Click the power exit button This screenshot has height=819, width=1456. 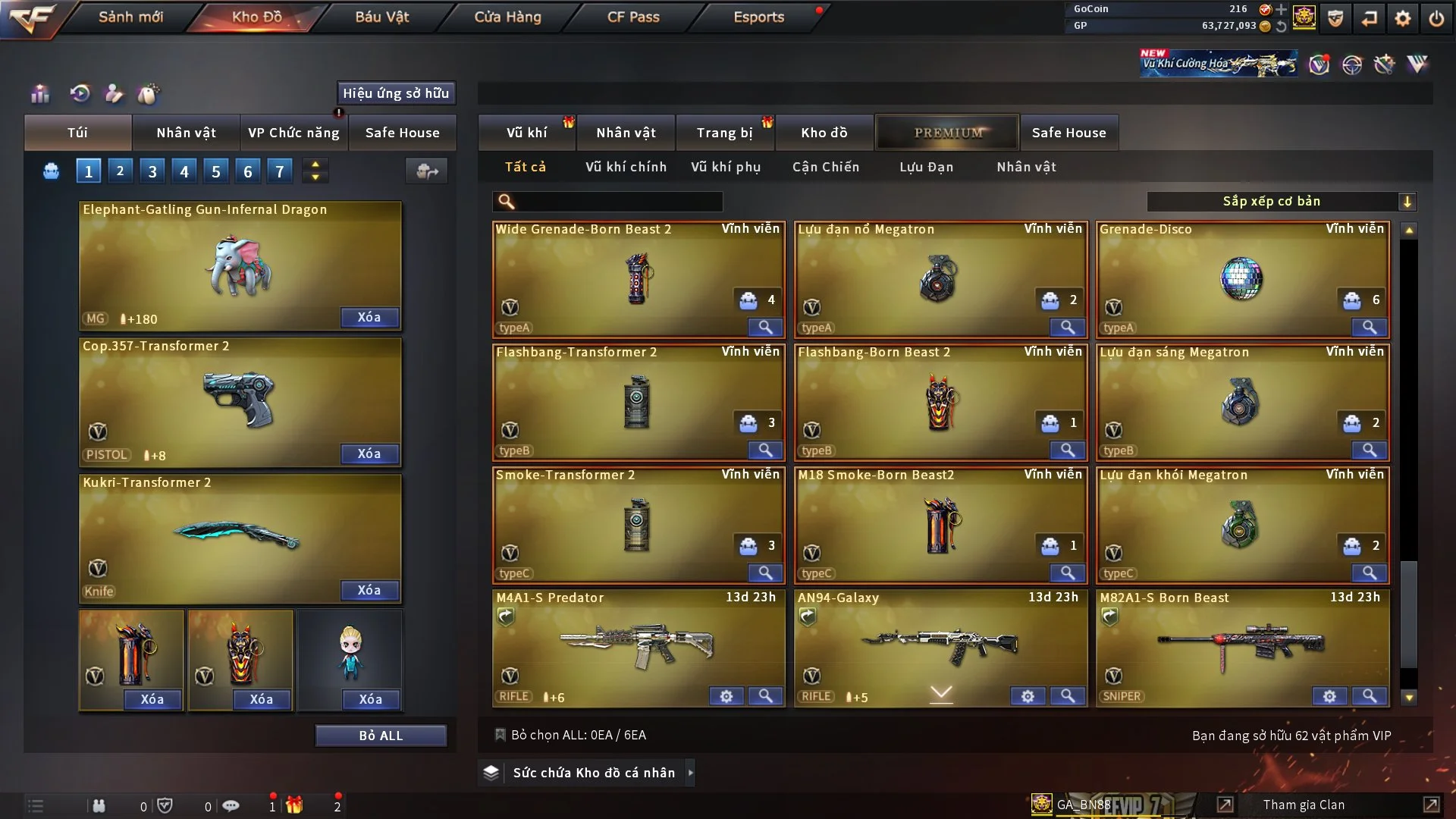tap(1436, 18)
